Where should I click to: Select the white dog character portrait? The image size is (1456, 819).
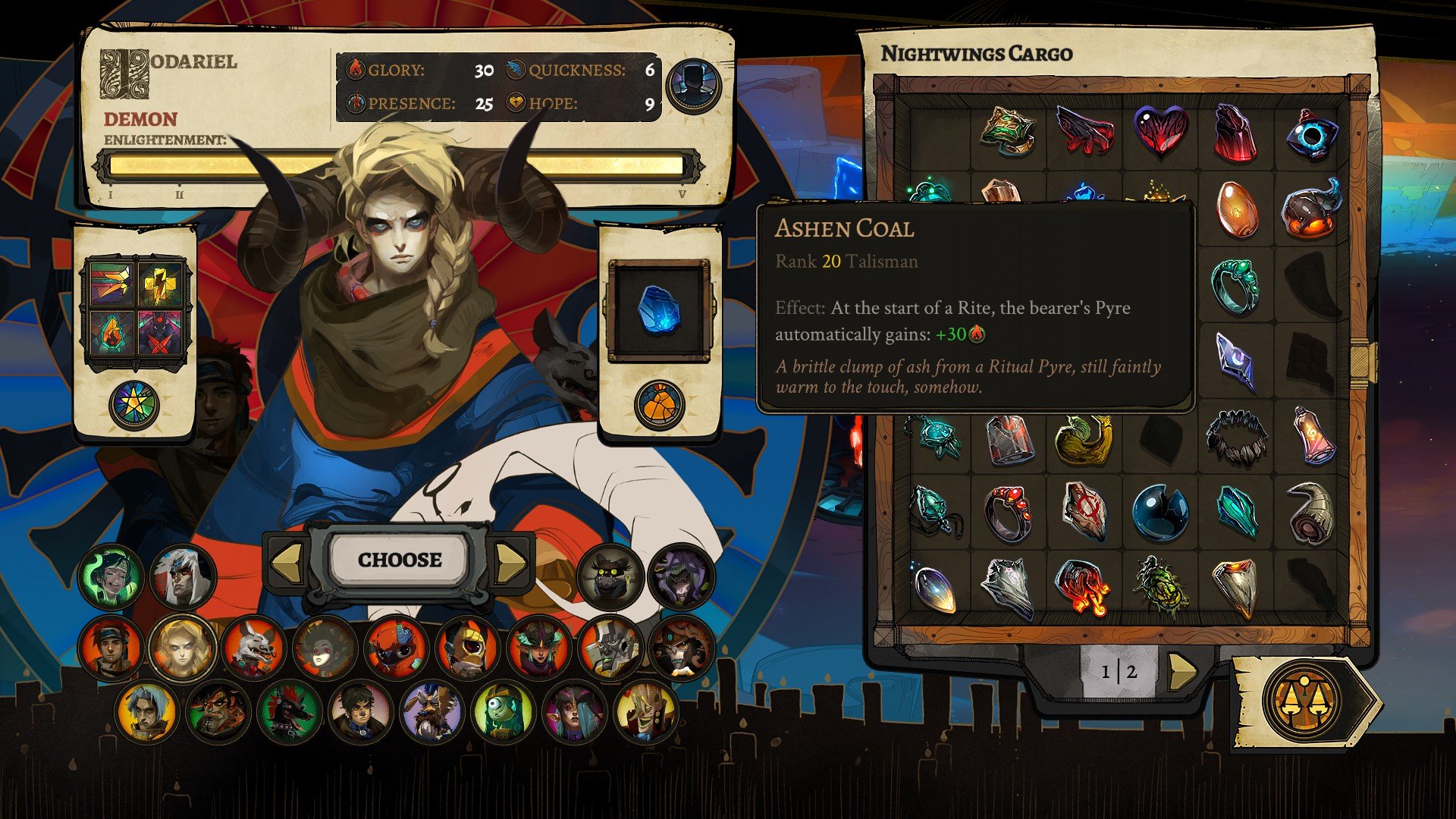tap(253, 650)
